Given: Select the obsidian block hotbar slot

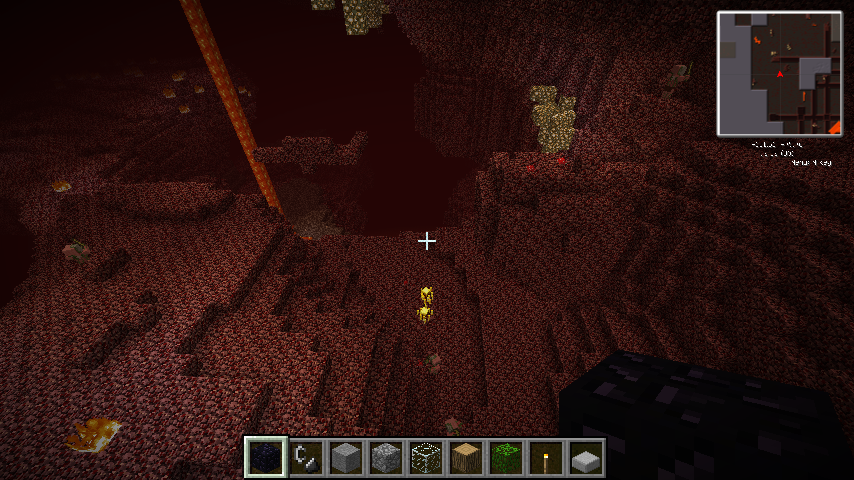Looking at the screenshot, I should pyautogui.click(x=266, y=457).
